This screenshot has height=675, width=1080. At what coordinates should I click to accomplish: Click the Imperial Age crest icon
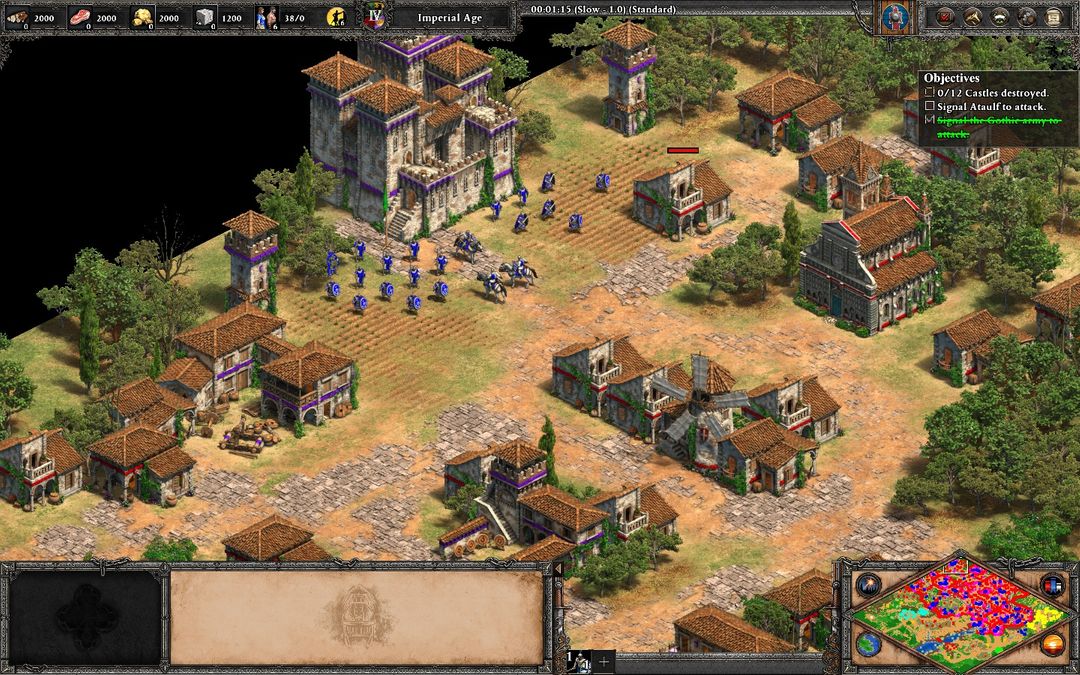tap(376, 17)
